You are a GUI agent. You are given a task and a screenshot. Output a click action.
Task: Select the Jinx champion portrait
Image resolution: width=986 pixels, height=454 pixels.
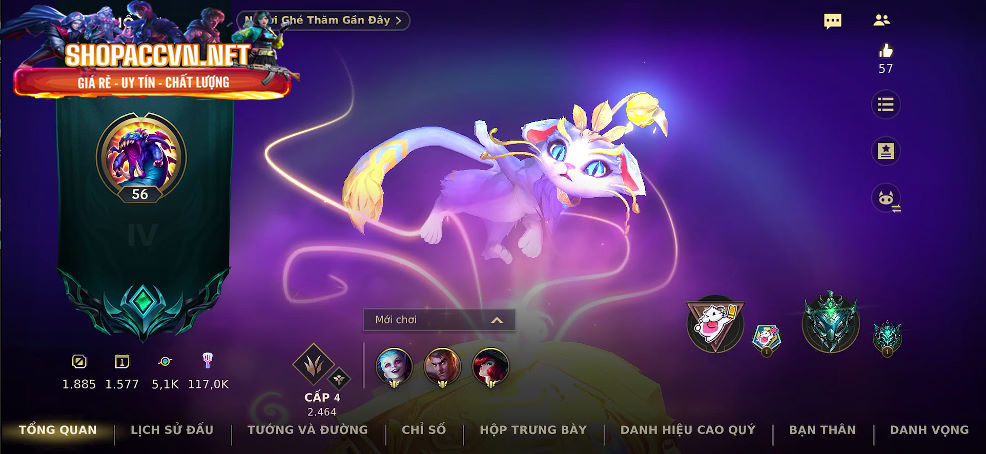click(x=393, y=366)
